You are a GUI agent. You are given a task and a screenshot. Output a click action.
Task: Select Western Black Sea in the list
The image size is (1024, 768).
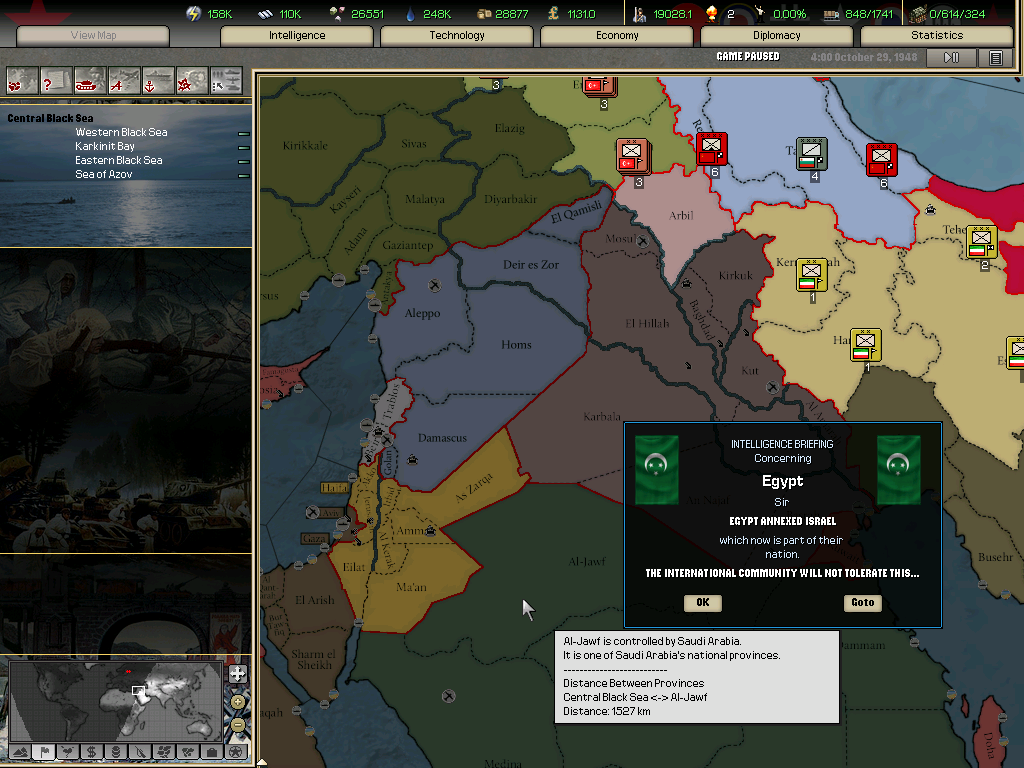[121, 132]
